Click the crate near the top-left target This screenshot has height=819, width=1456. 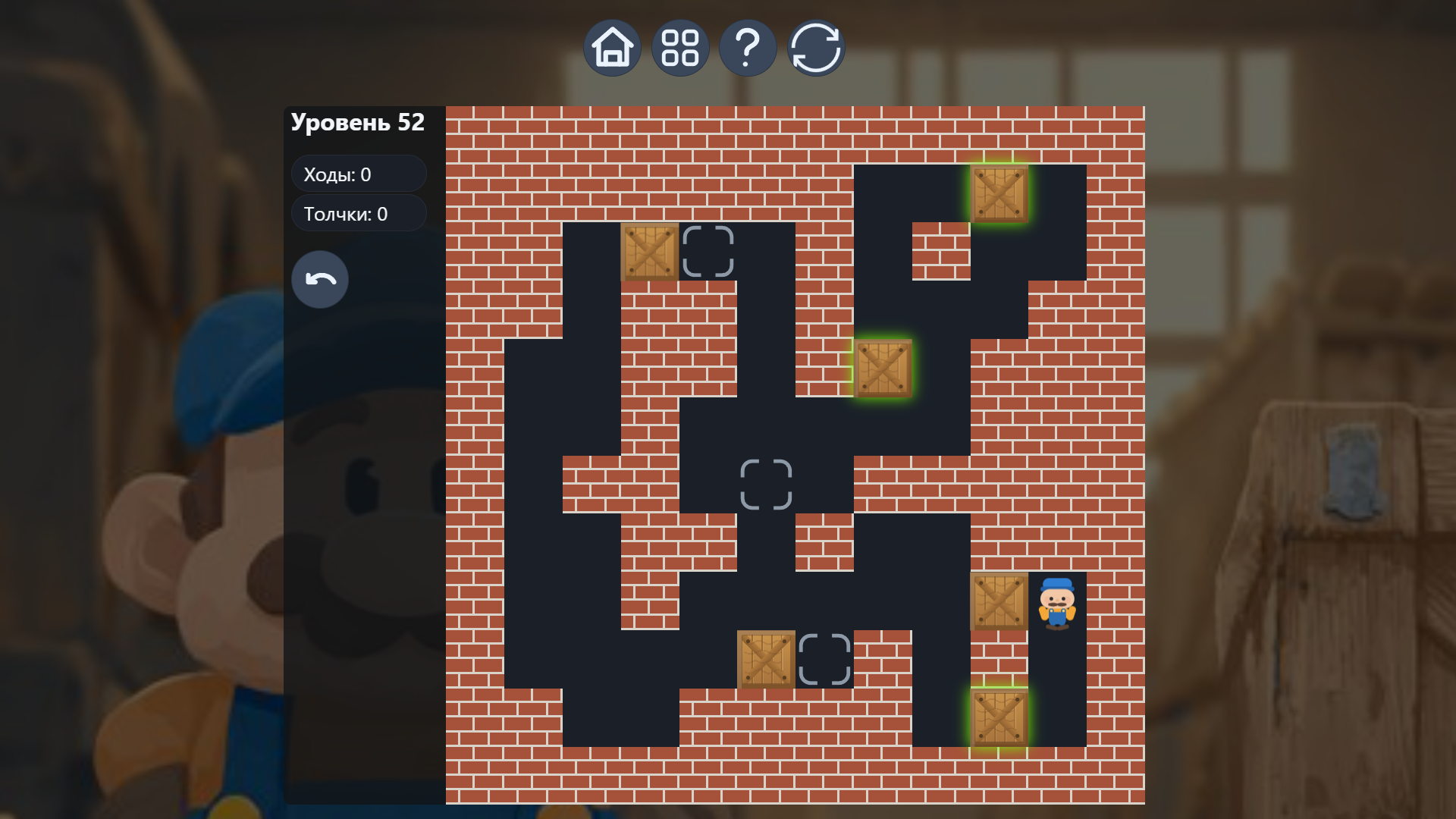point(651,253)
